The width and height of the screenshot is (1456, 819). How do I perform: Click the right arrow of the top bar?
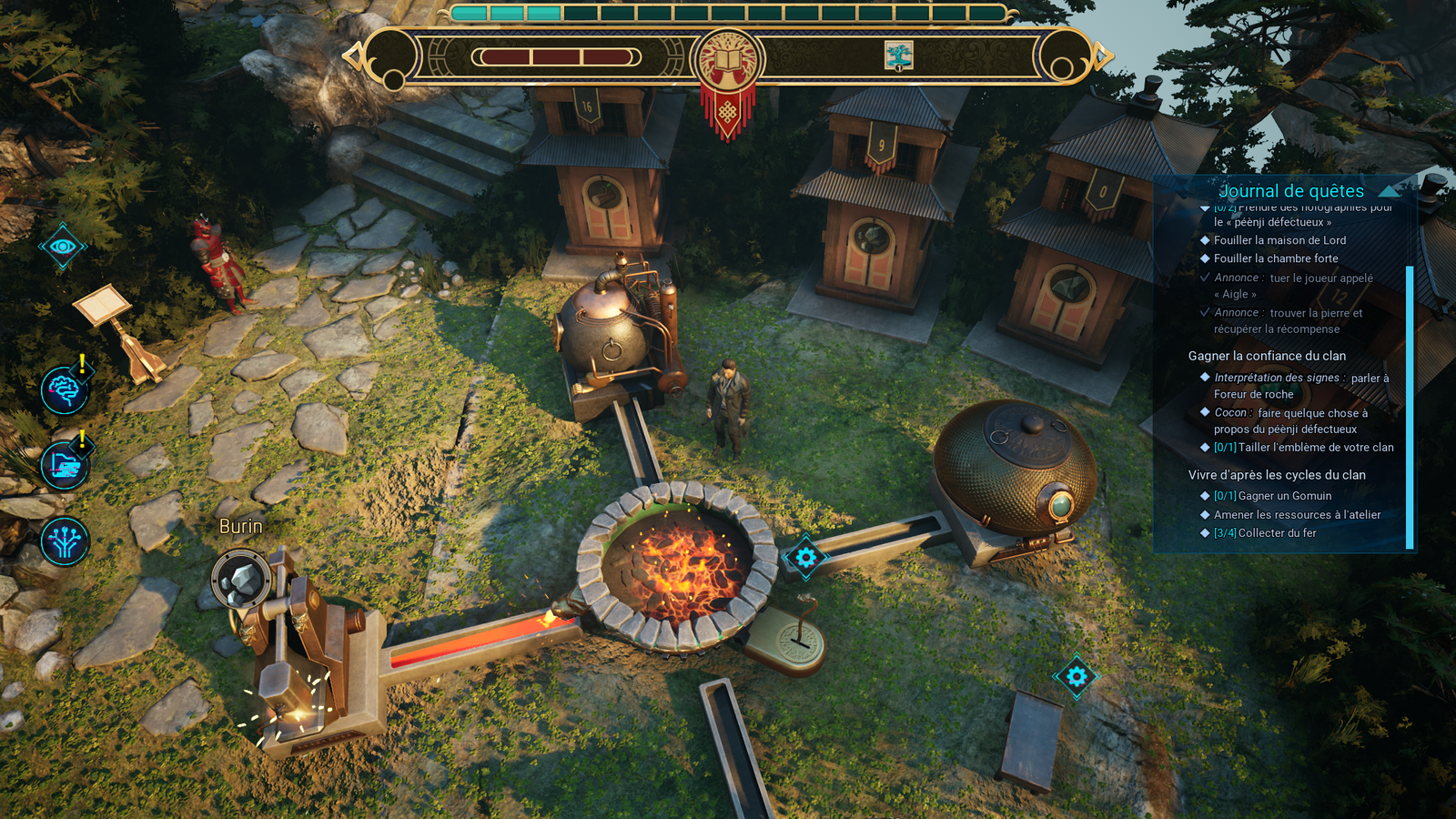[x=1103, y=56]
